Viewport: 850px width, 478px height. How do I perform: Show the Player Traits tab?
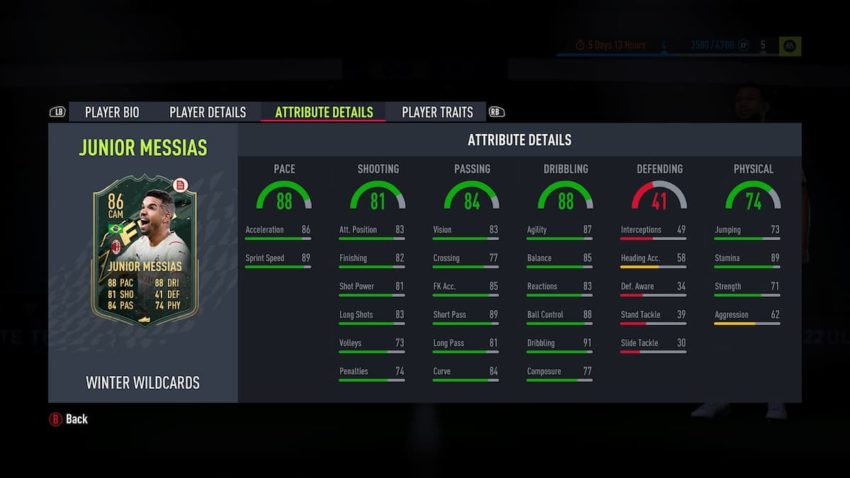pos(437,112)
